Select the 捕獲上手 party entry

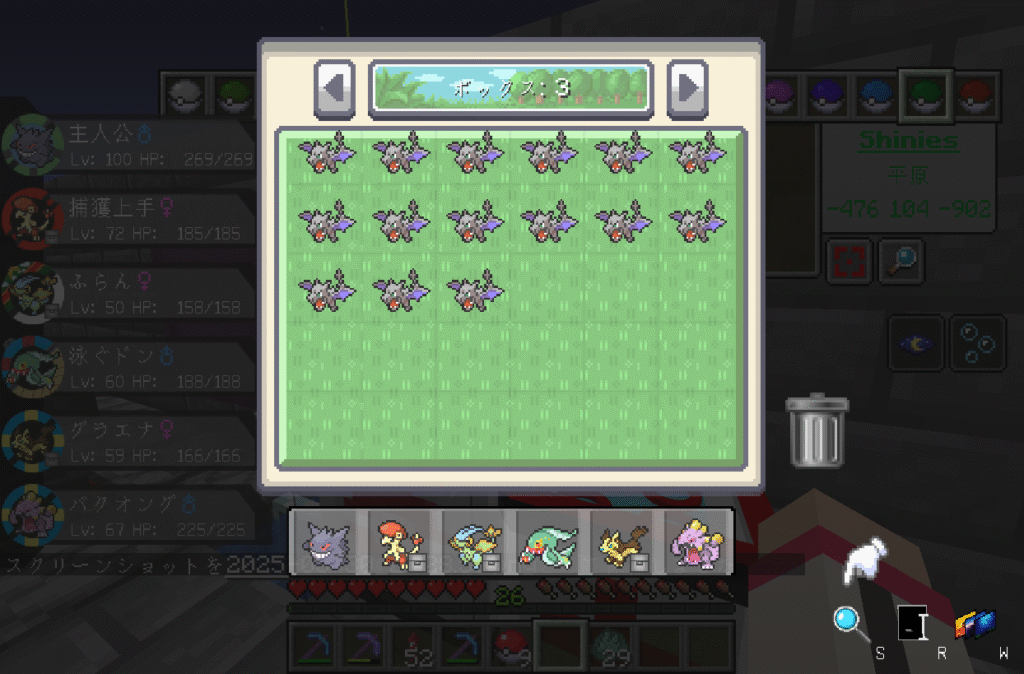130,218
